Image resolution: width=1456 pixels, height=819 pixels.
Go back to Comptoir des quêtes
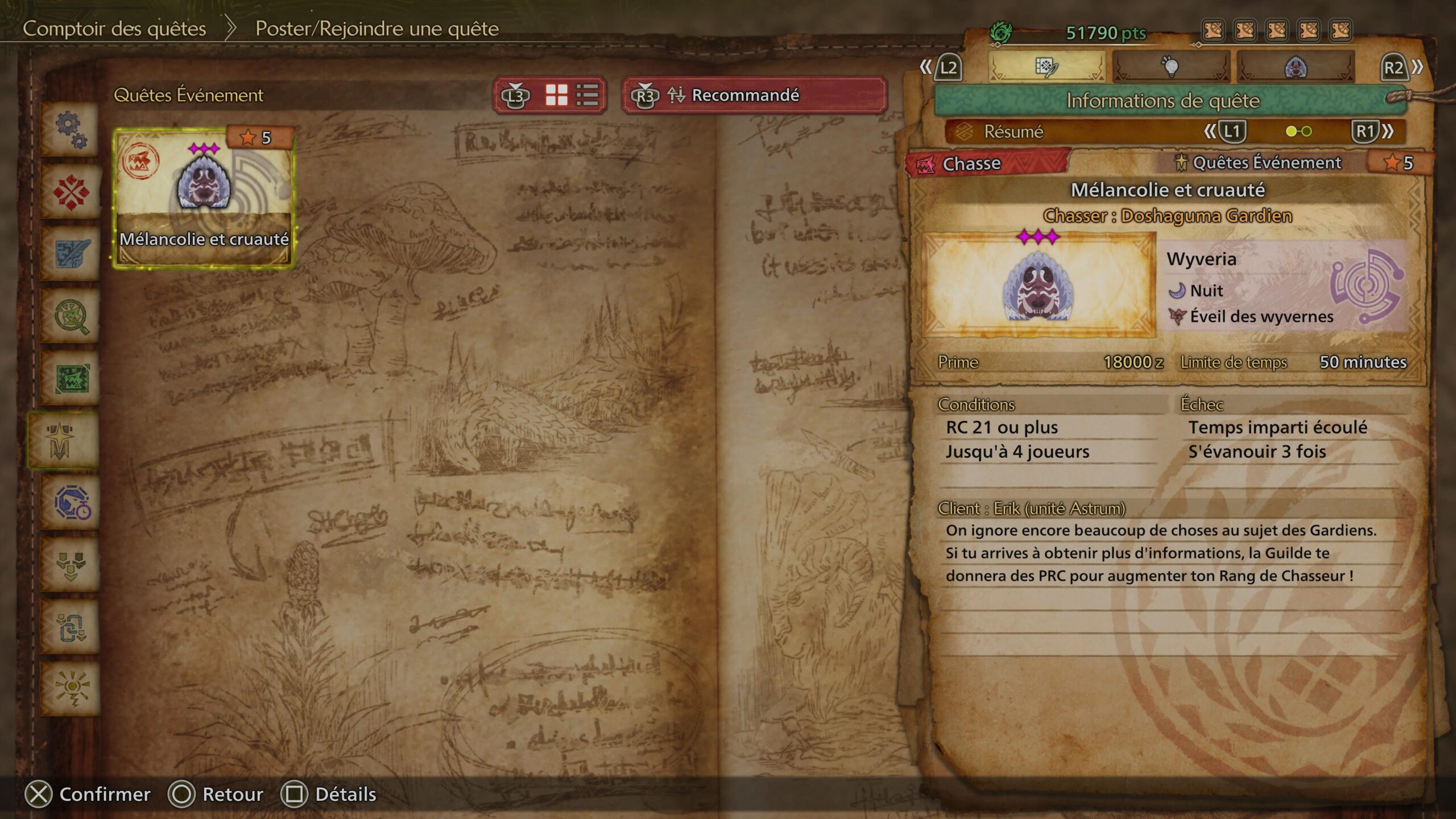(114, 28)
